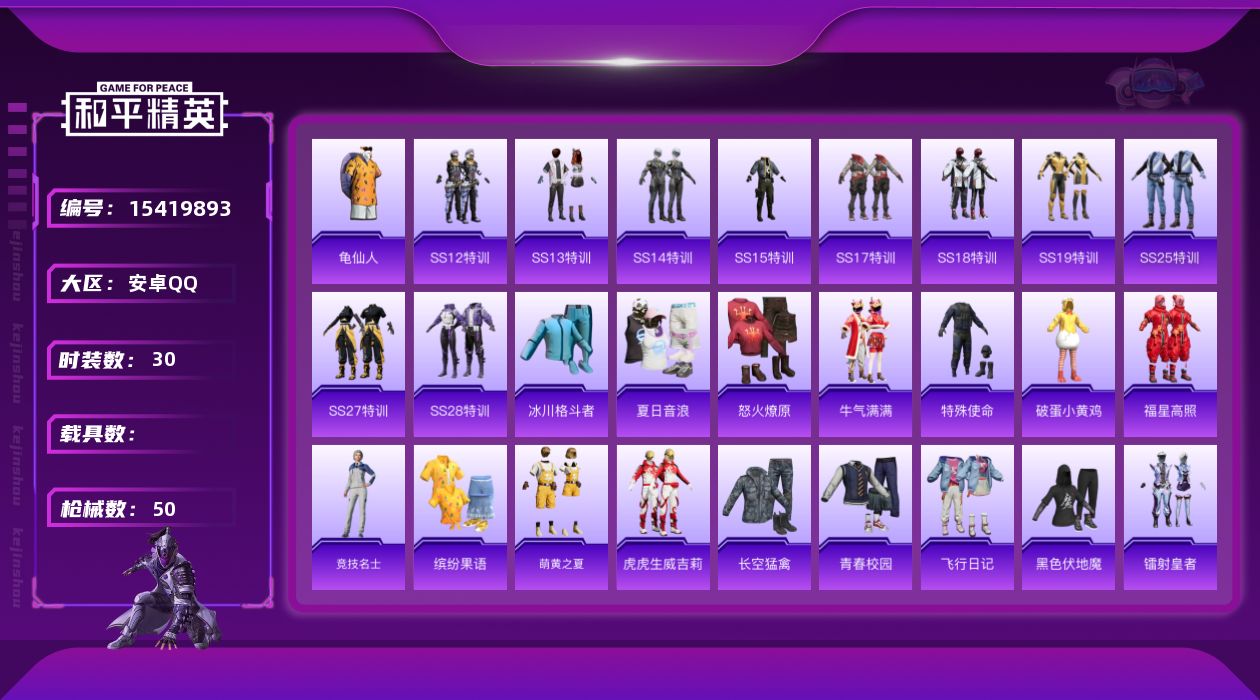Select the 福星高照 red outfit

1170,363
